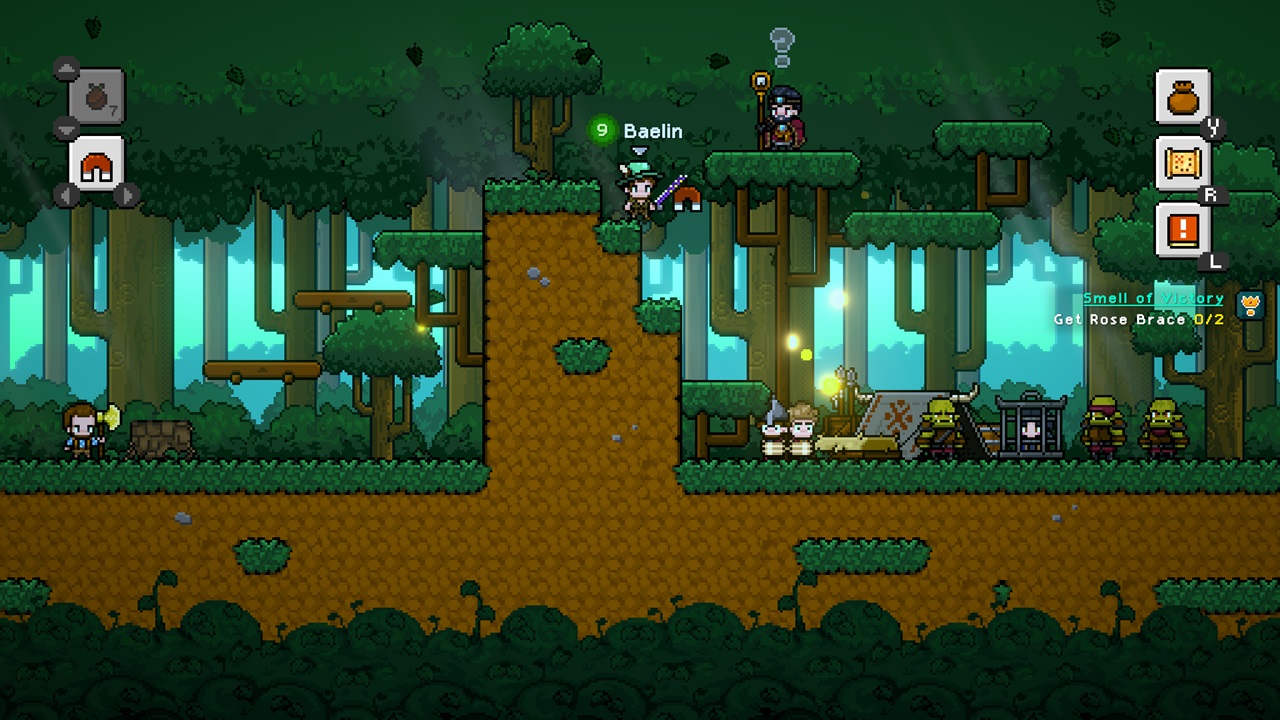This screenshot has width=1280, height=720.
Task: Select the acorn item slot
Action: click(95, 96)
